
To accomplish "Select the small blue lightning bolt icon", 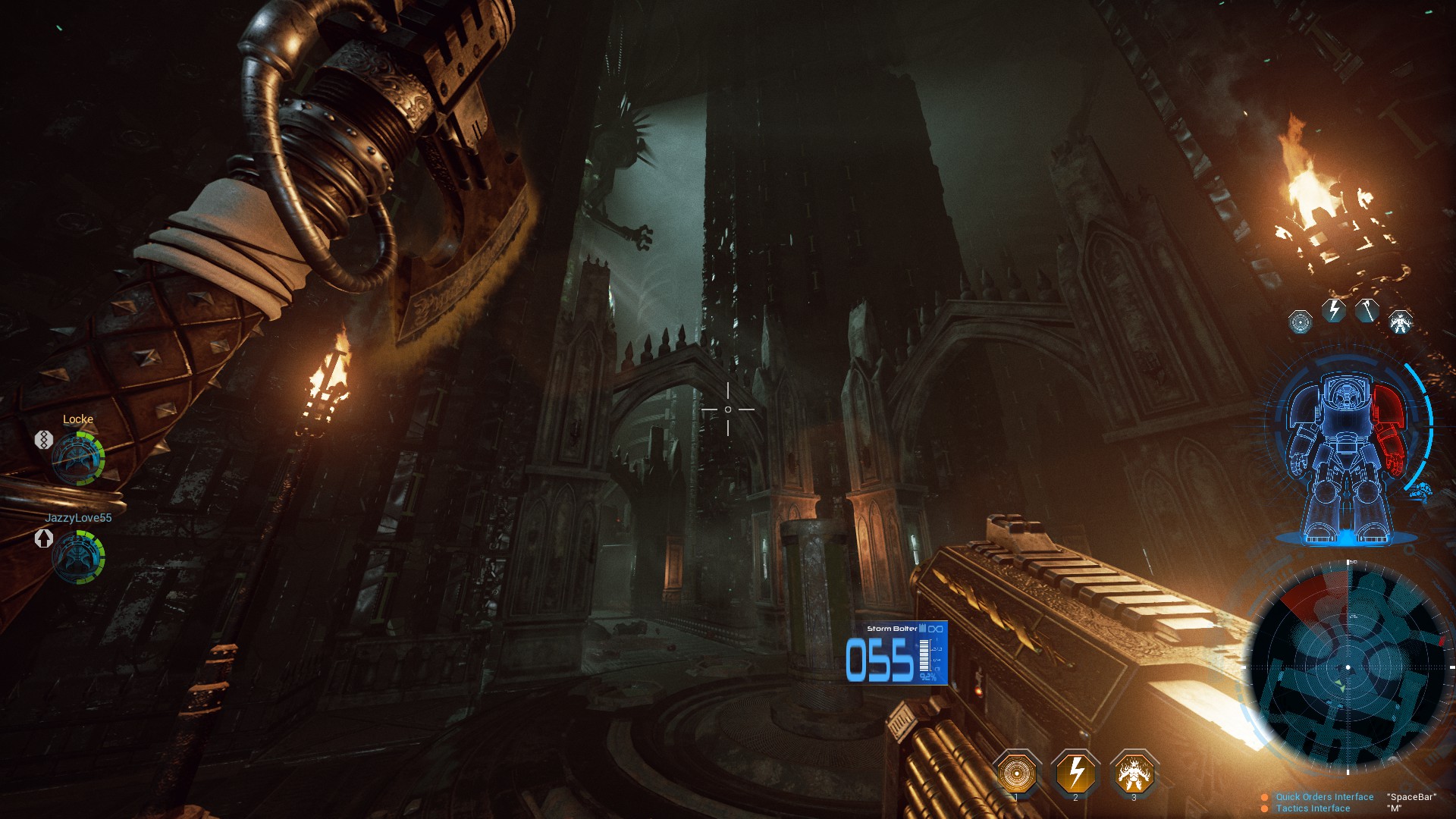I will pyautogui.click(x=1334, y=310).
